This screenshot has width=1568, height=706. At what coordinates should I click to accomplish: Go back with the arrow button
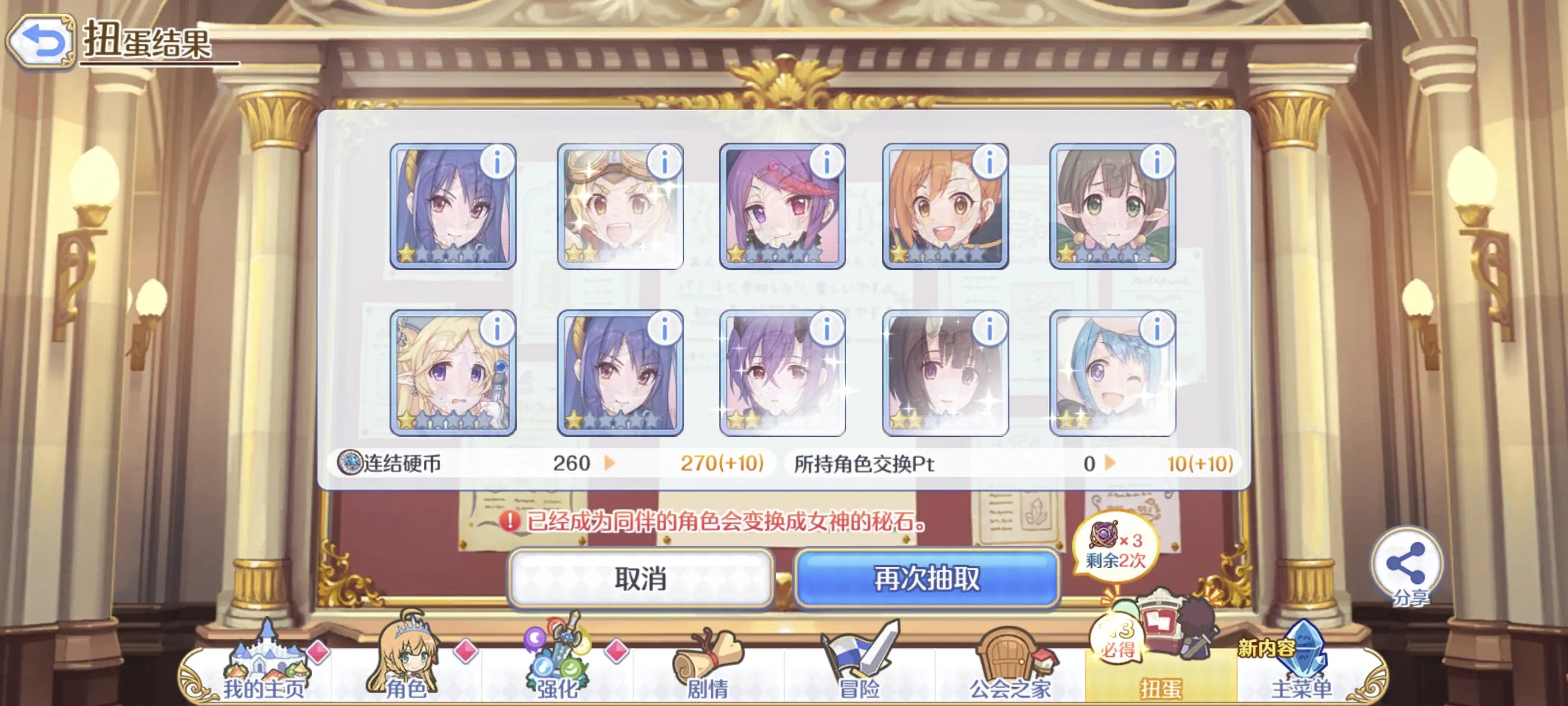pos(41,41)
